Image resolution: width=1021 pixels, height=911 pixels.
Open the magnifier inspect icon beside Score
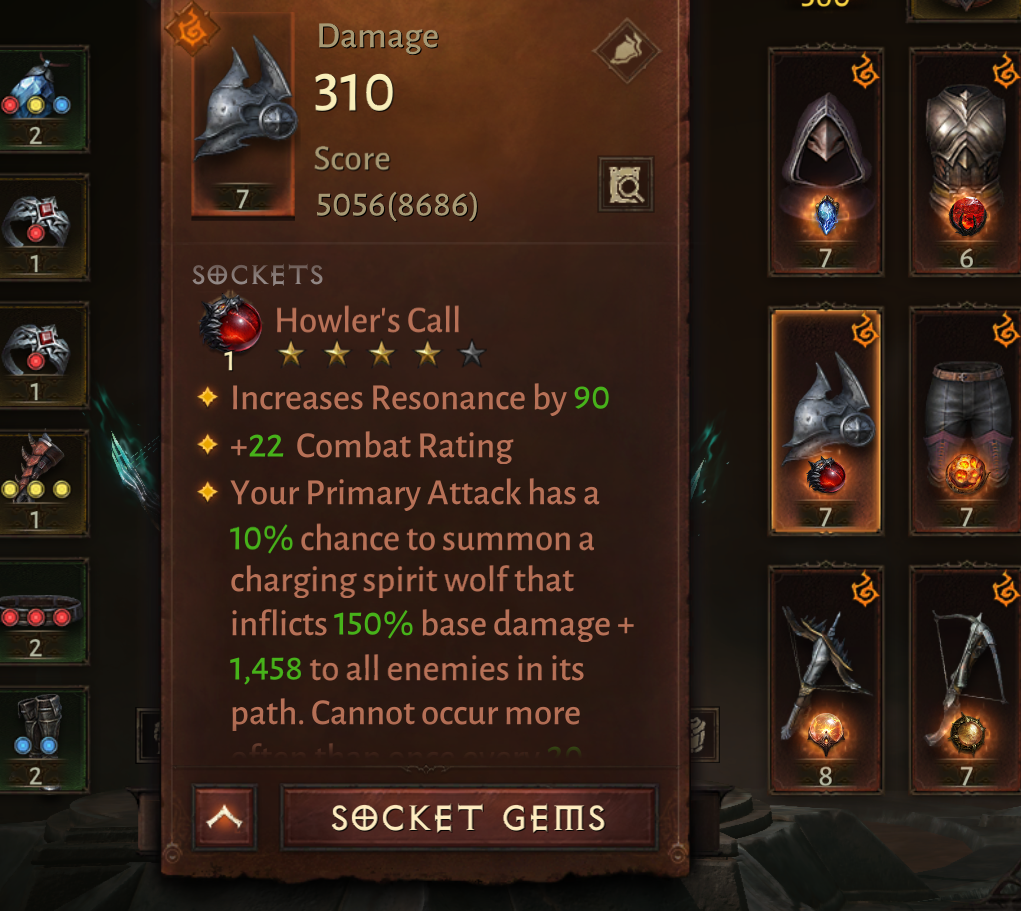click(x=625, y=183)
